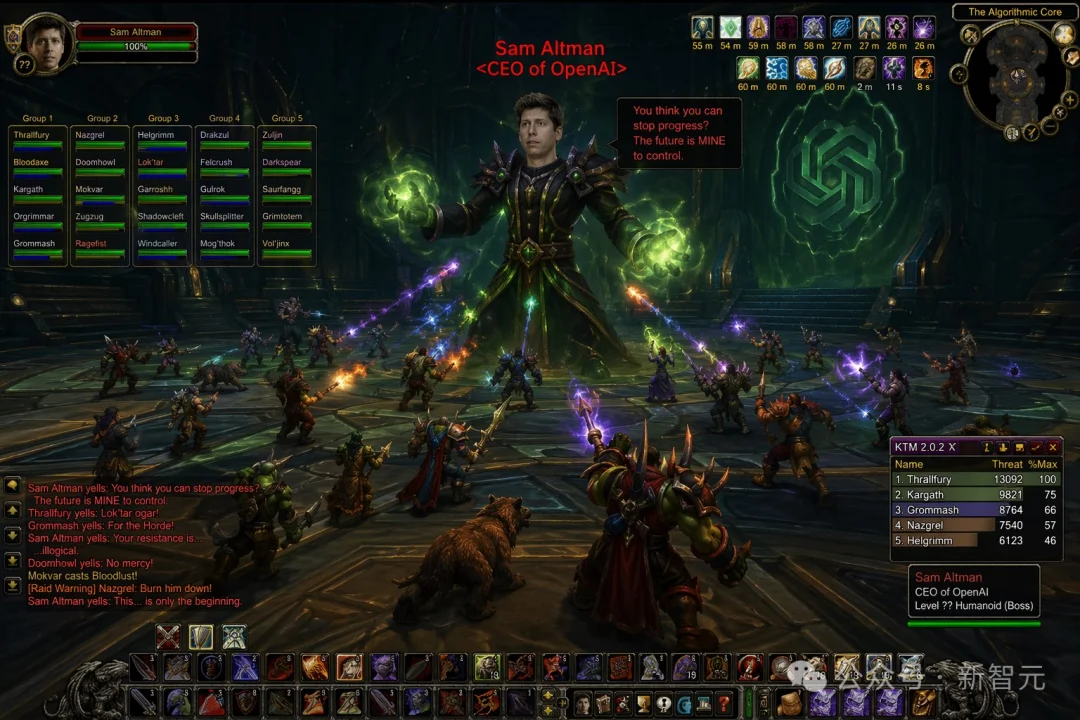Zoom out the minimap with the minus button
The height and width of the screenshot is (720, 1080).
pyautogui.click(x=1049, y=127)
